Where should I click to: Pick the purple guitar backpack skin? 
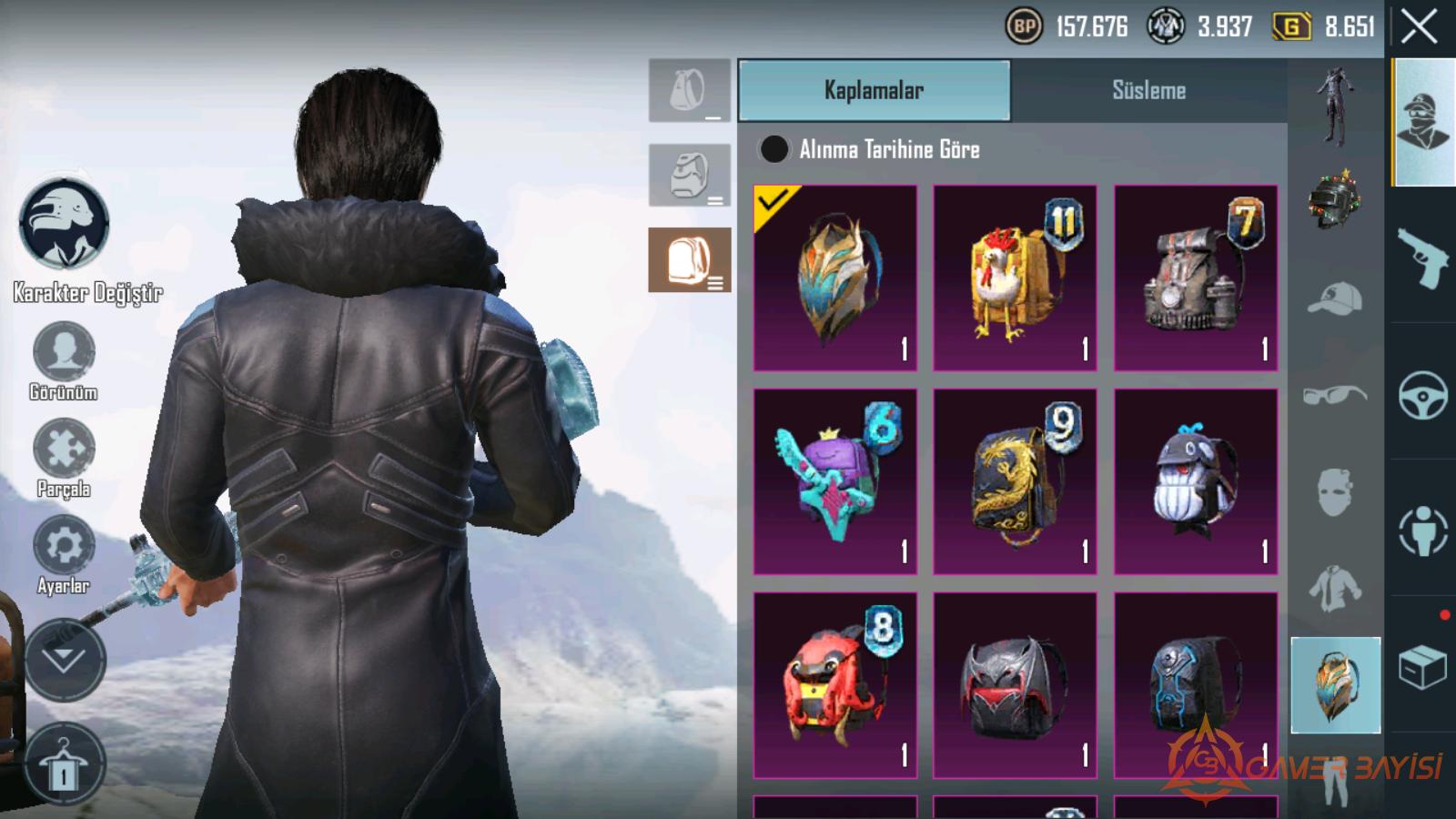point(834,481)
